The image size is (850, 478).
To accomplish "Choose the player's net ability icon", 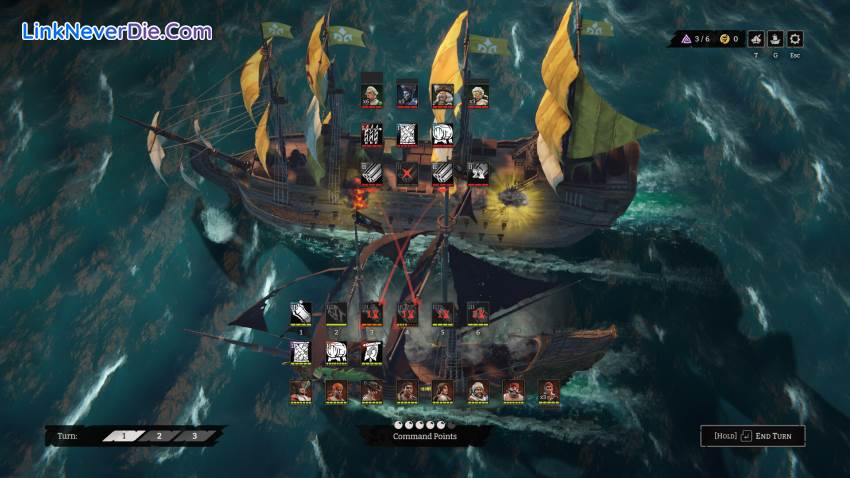I will tap(300, 352).
